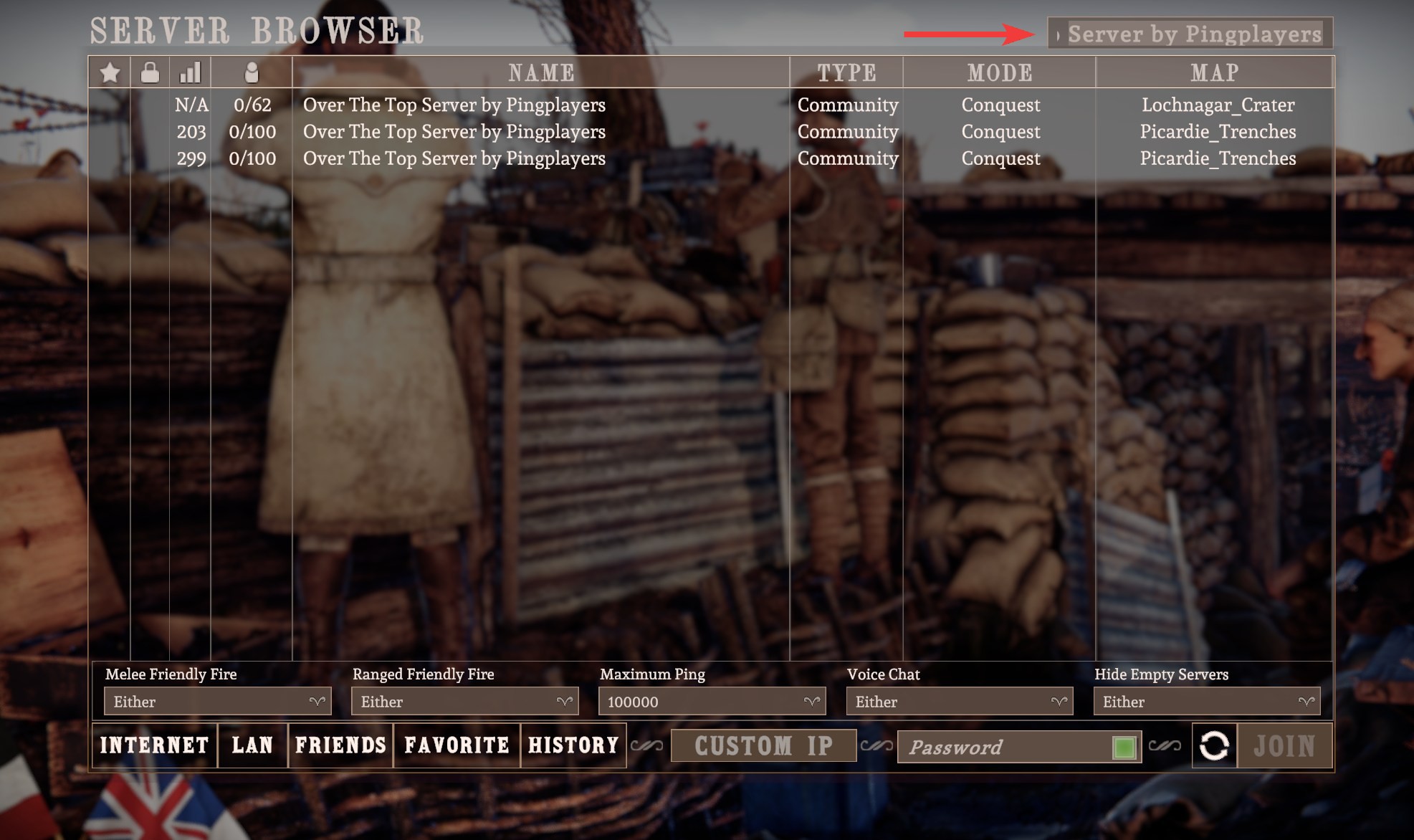Select the server with ping 203

(454, 132)
